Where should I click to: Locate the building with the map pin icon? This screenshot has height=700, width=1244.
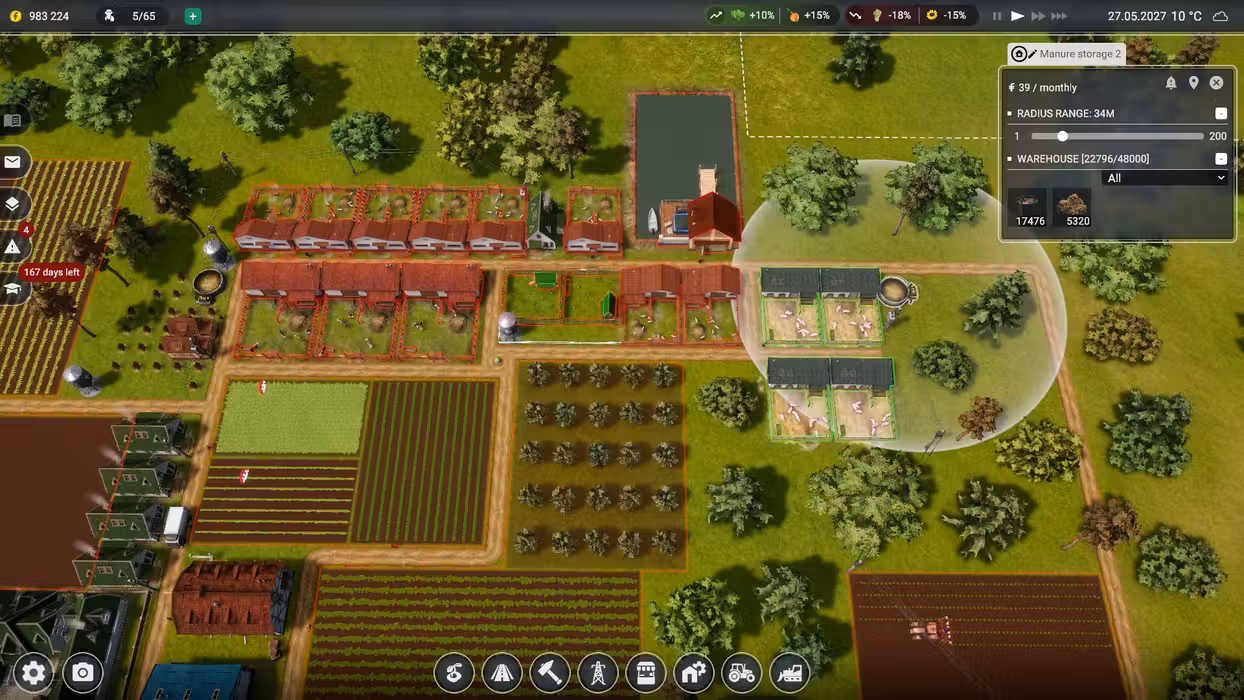[x=1193, y=83]
